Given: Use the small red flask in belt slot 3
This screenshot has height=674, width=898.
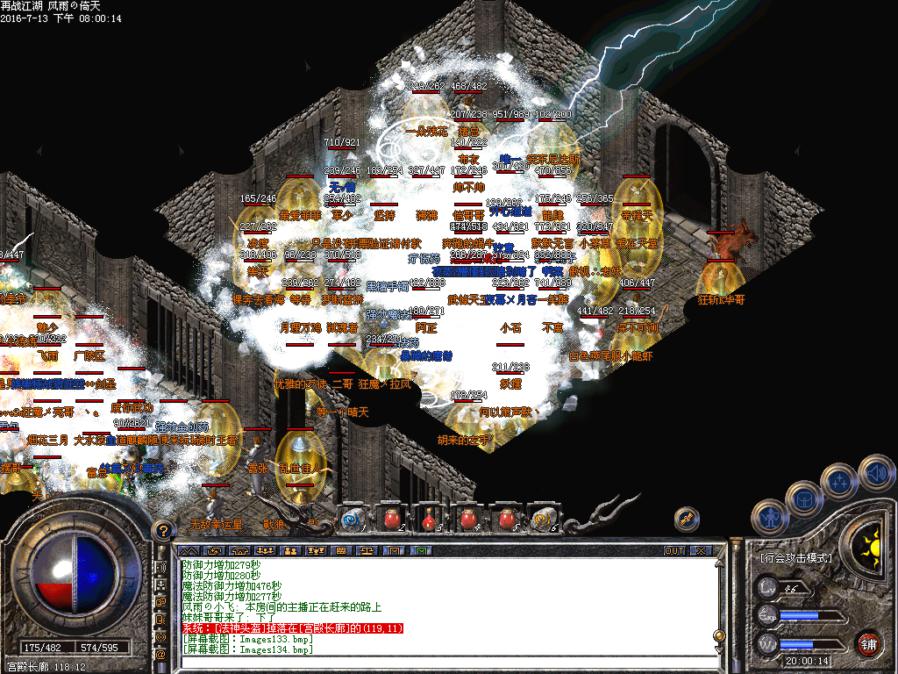Looking at the screenshot, I should tap(429, 518).
